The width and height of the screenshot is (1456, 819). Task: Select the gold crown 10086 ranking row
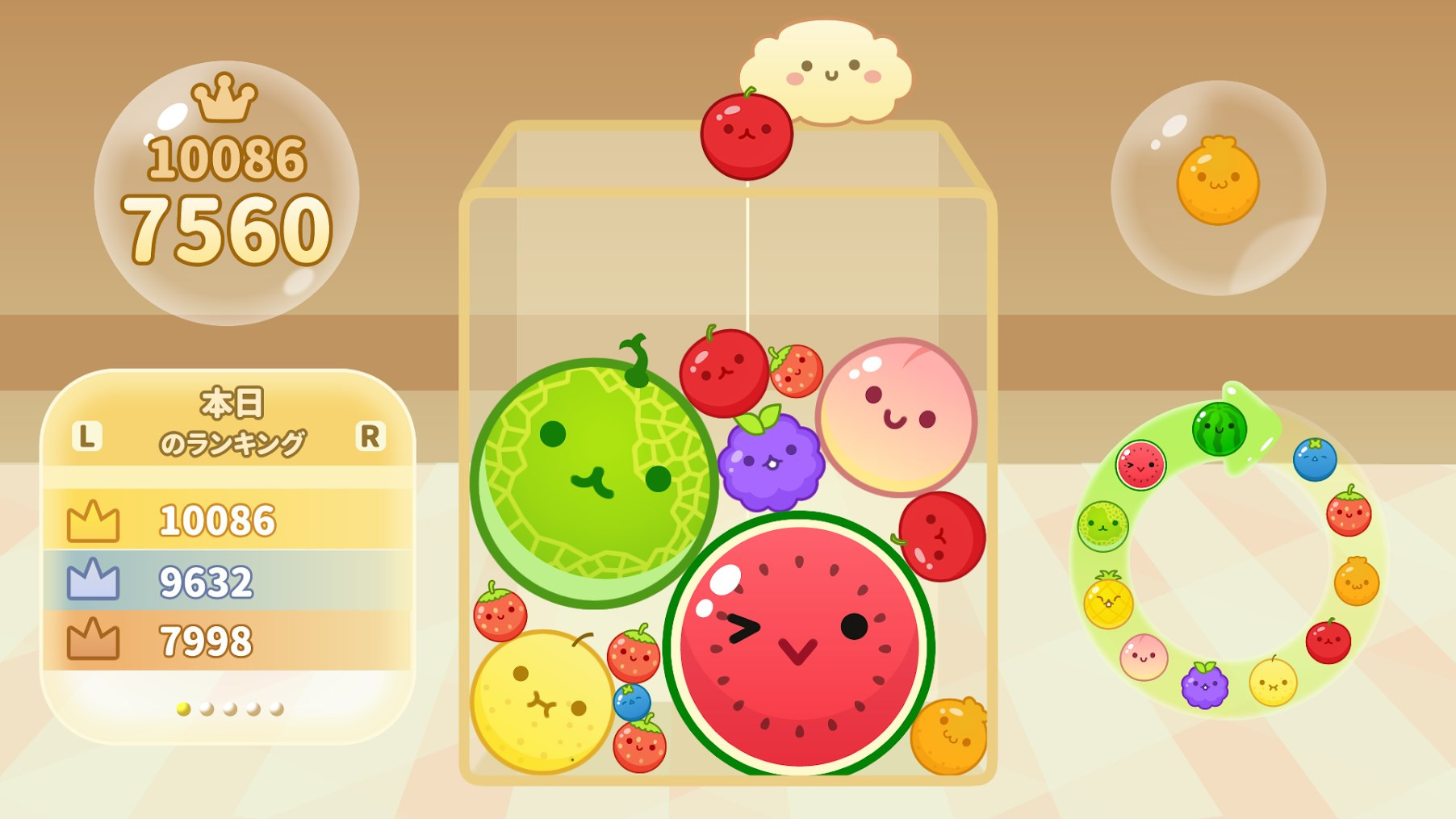click(228, 520)
